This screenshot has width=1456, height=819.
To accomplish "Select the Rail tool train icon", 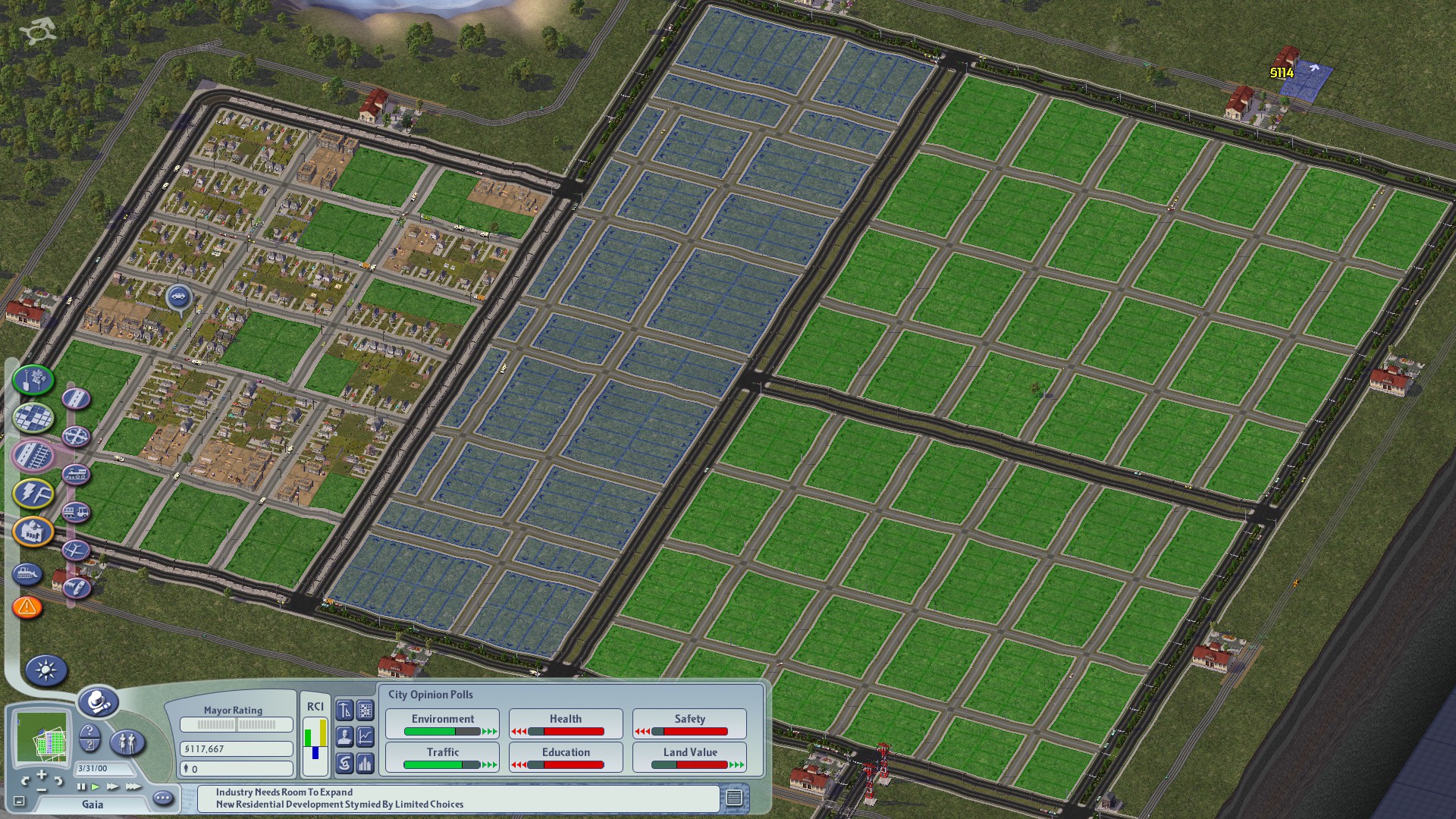I will click(x=77, y=474).
